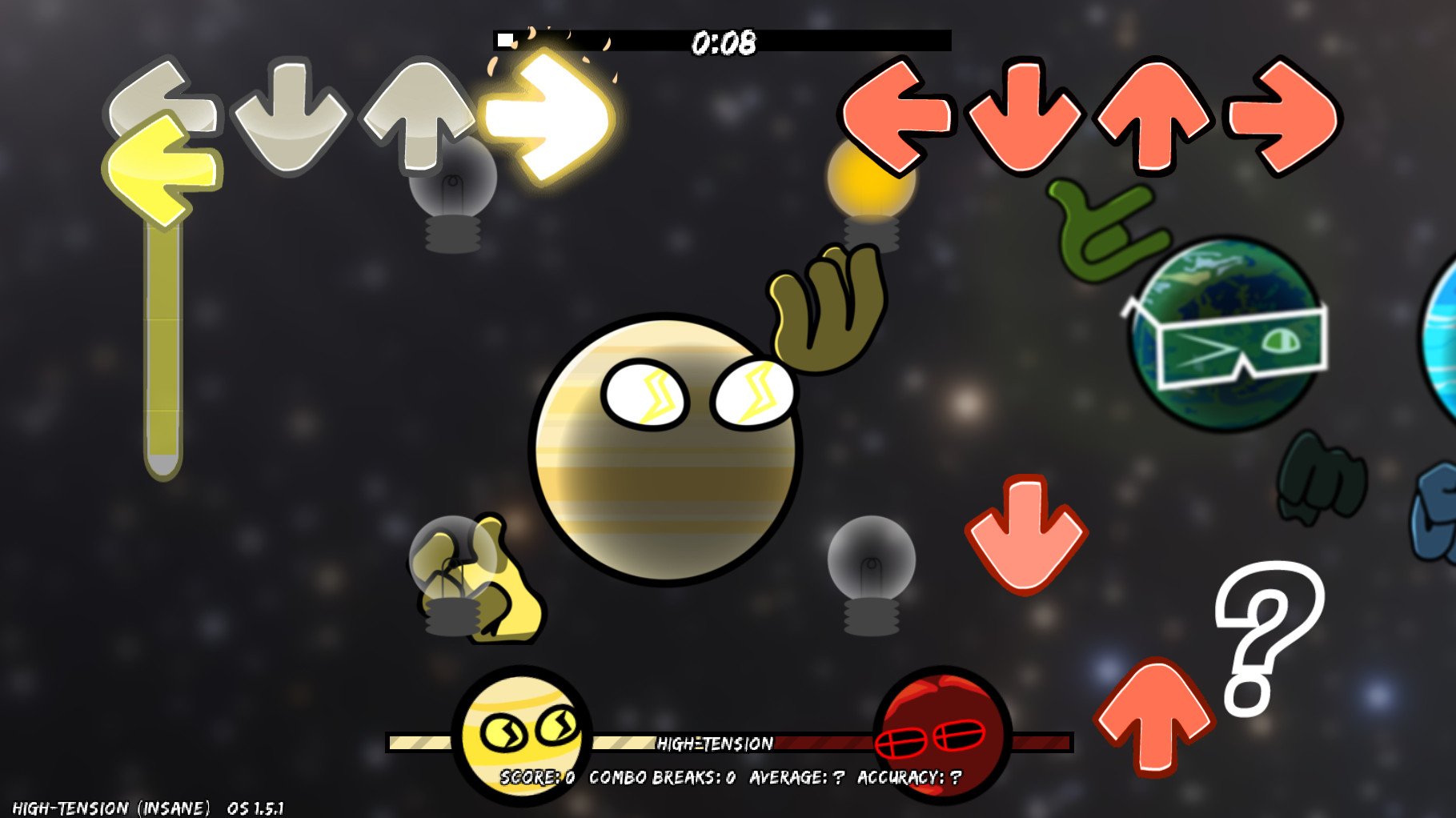Hit the lit white right arrow receptor
Screen dimensions: 1456x818
coord(552,116)
